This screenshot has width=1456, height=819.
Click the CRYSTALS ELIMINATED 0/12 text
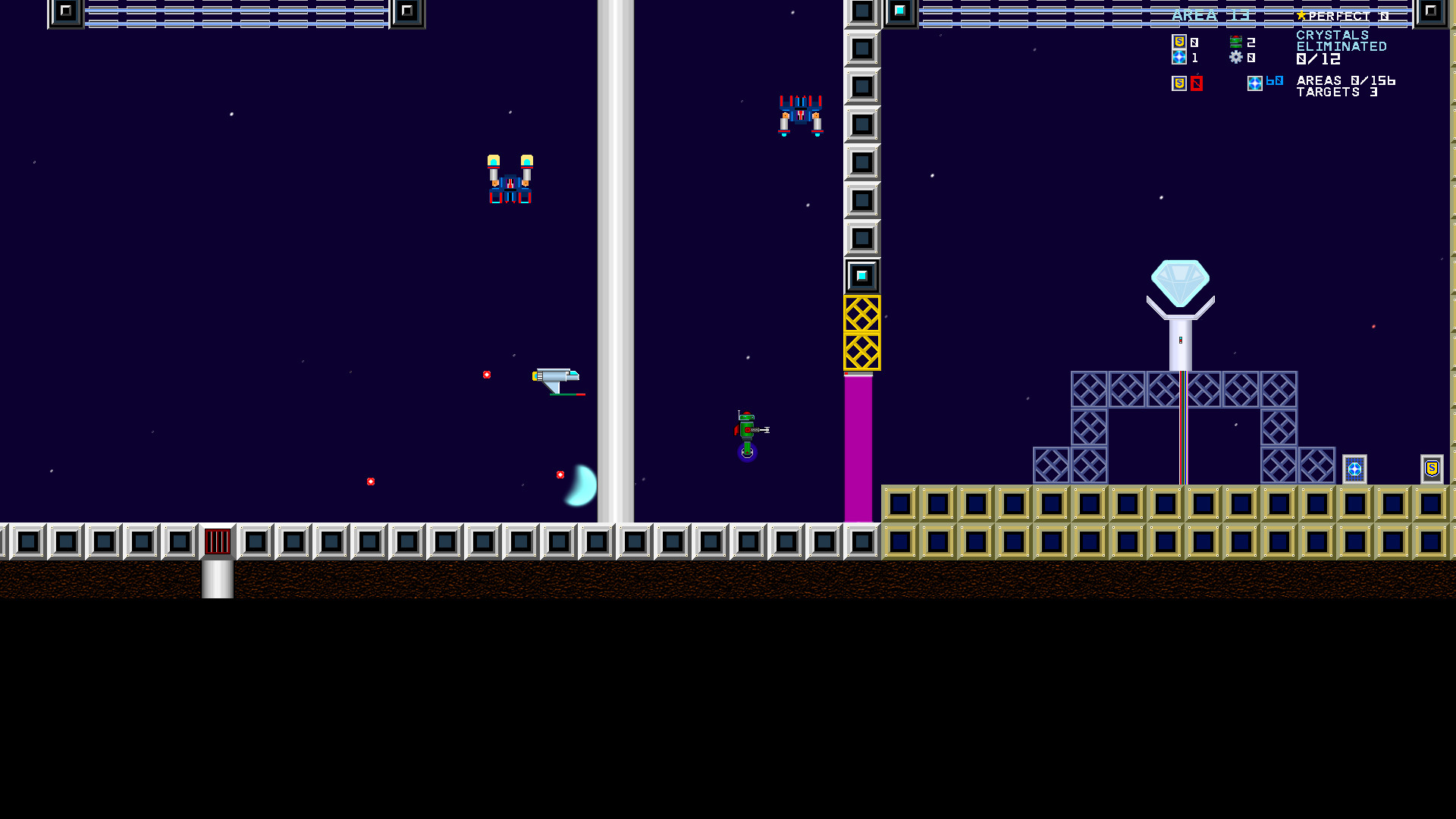(1341, 45)
